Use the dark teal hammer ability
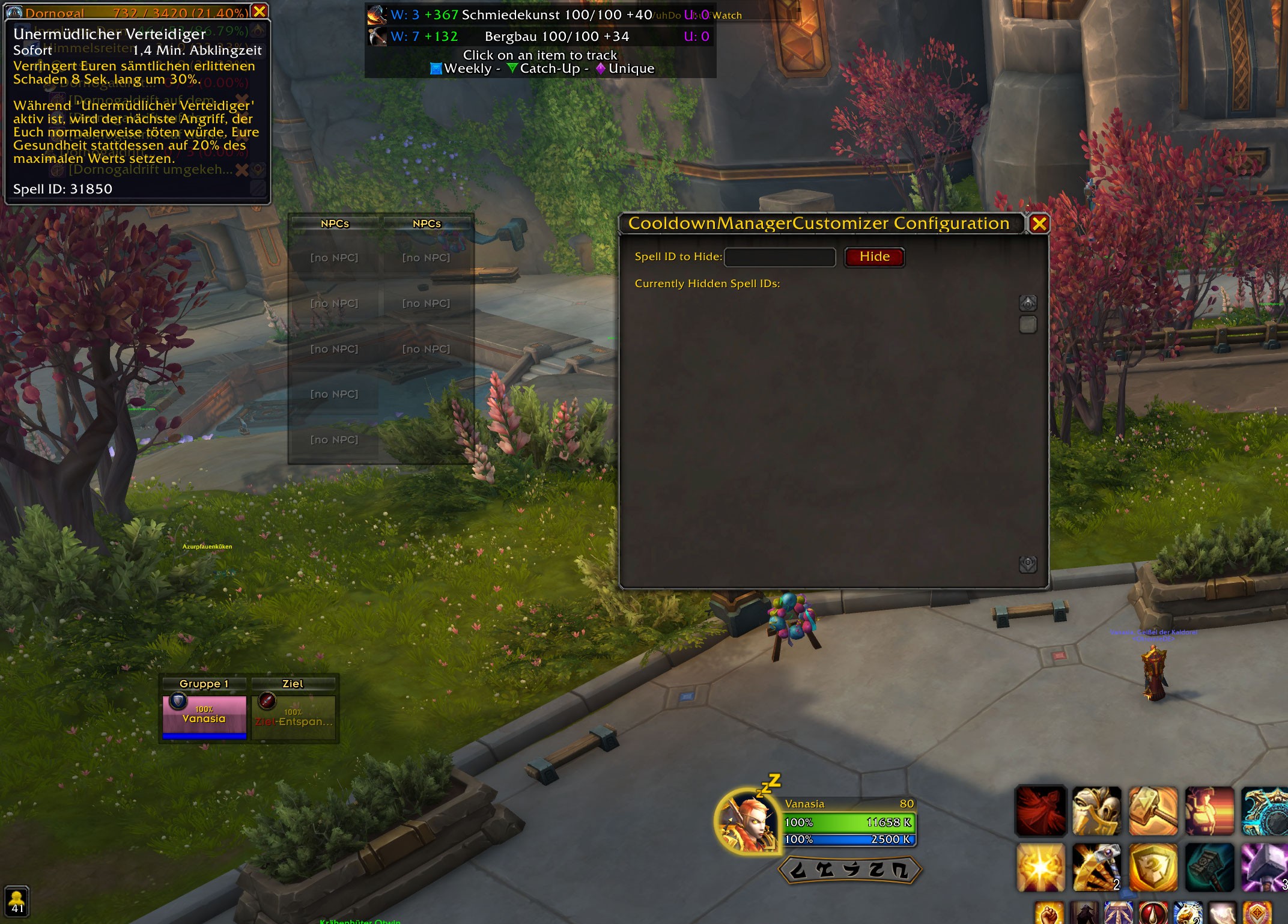Image resolution: width=1288 pixels, height=924 pixels. pyautogui.click(x=1209, y=868)
